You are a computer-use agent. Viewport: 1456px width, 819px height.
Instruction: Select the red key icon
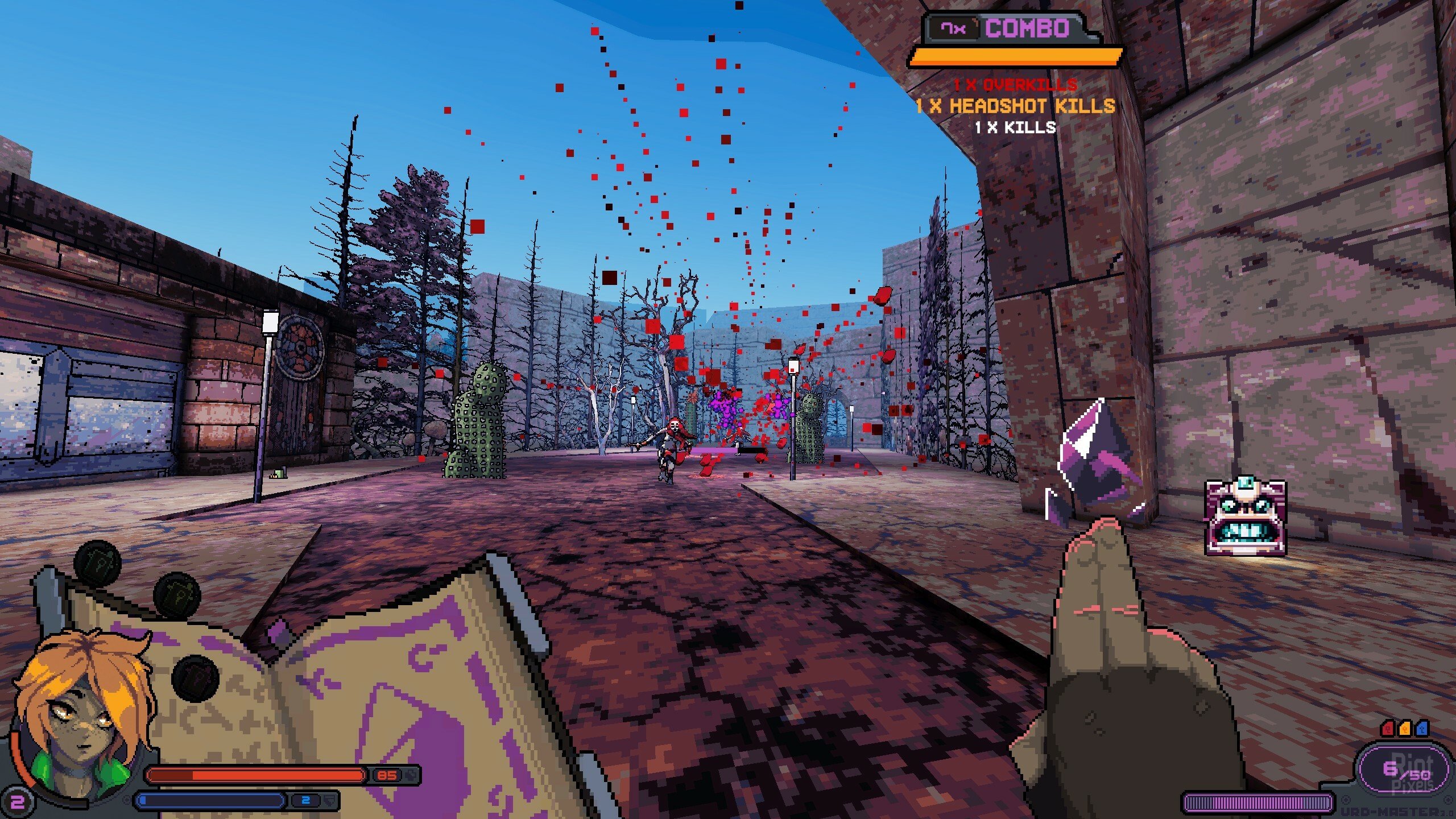pos(1388,729)
